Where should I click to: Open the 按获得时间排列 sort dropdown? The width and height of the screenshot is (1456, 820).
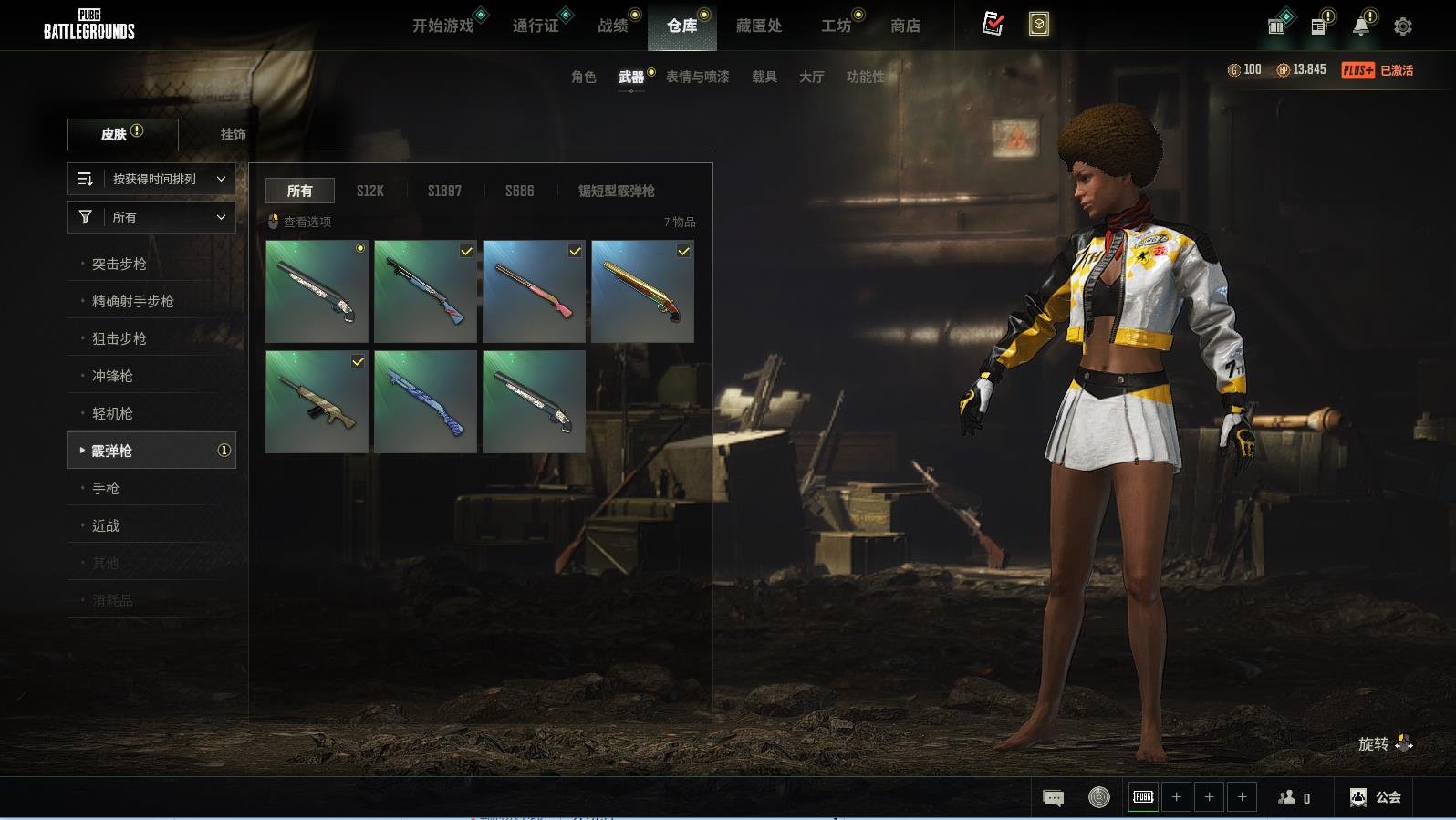click(151, 179)
